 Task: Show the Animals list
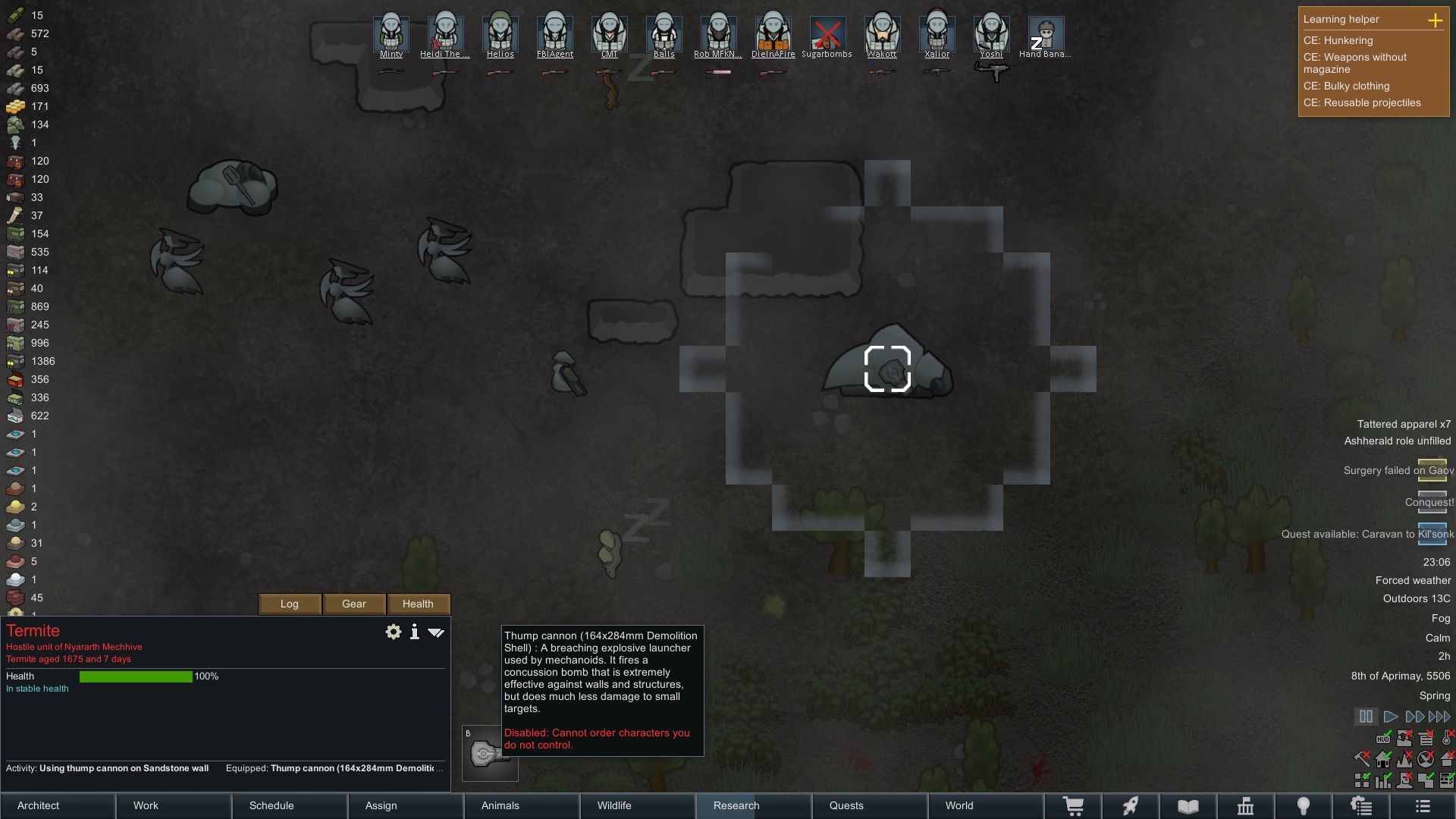522,805
